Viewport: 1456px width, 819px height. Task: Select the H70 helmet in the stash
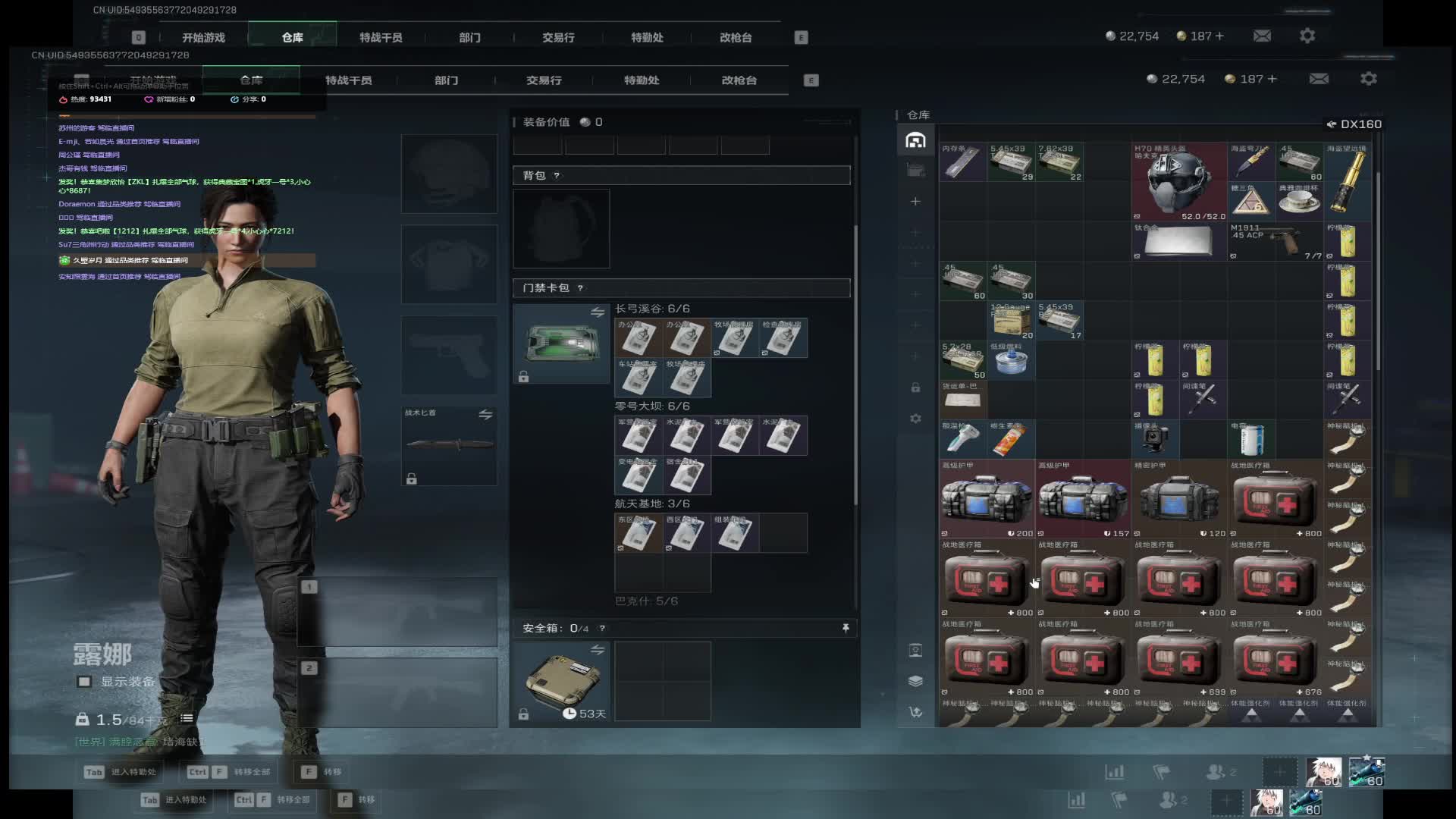coord(1178,182)
